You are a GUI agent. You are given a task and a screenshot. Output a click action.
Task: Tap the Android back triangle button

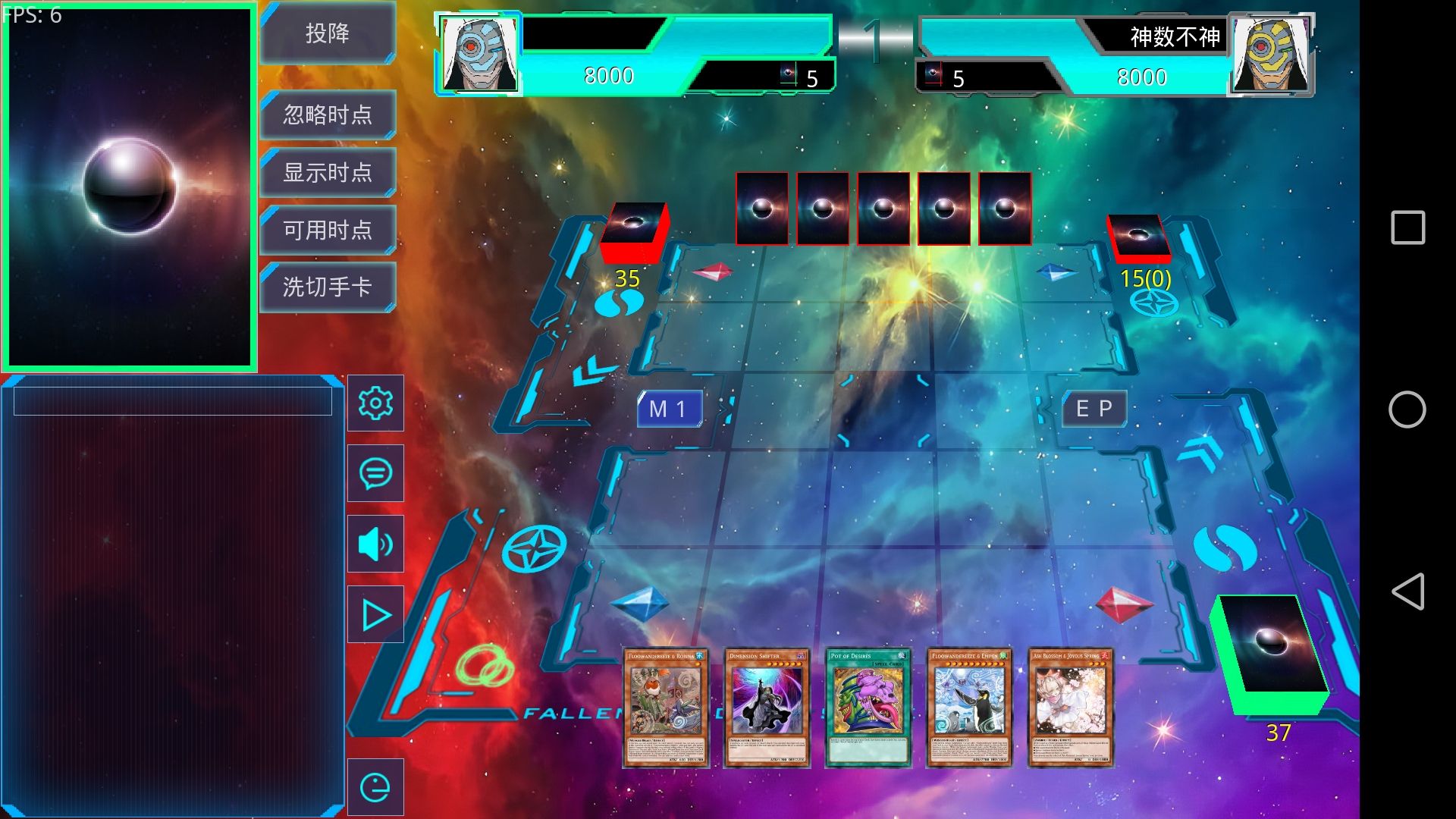(x=1407, y=591)
